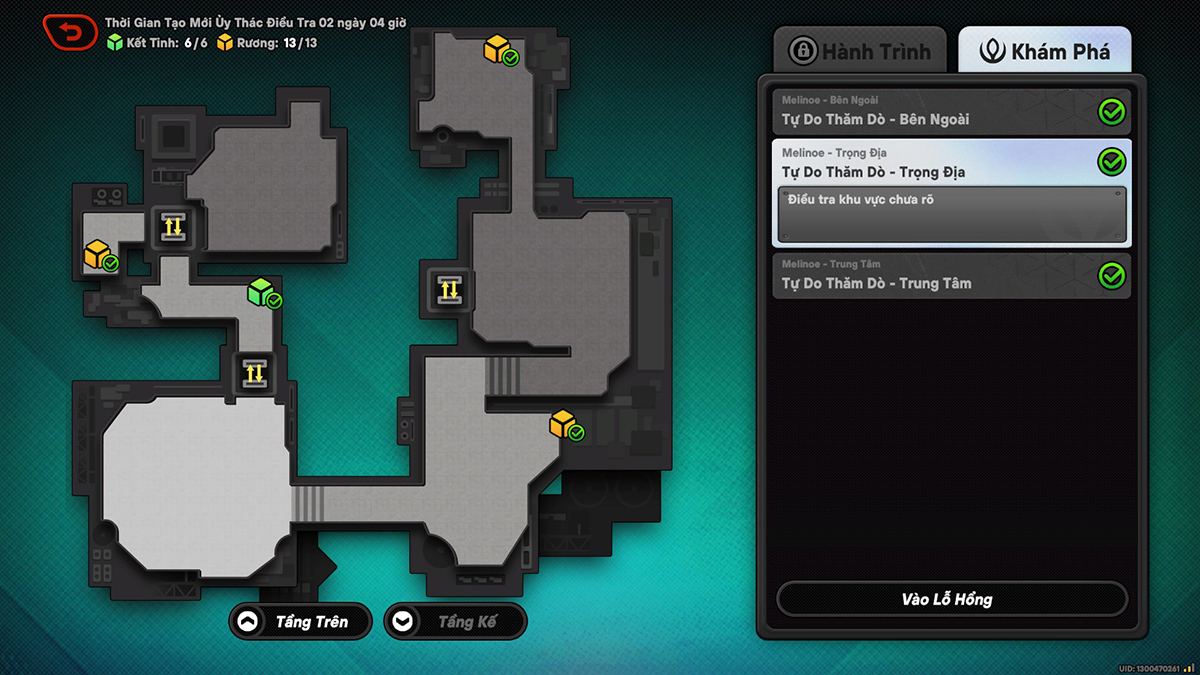The image size is (1200, 675).
Task: Go to upper floor with Tầng Trên
Action: point(300,622)
